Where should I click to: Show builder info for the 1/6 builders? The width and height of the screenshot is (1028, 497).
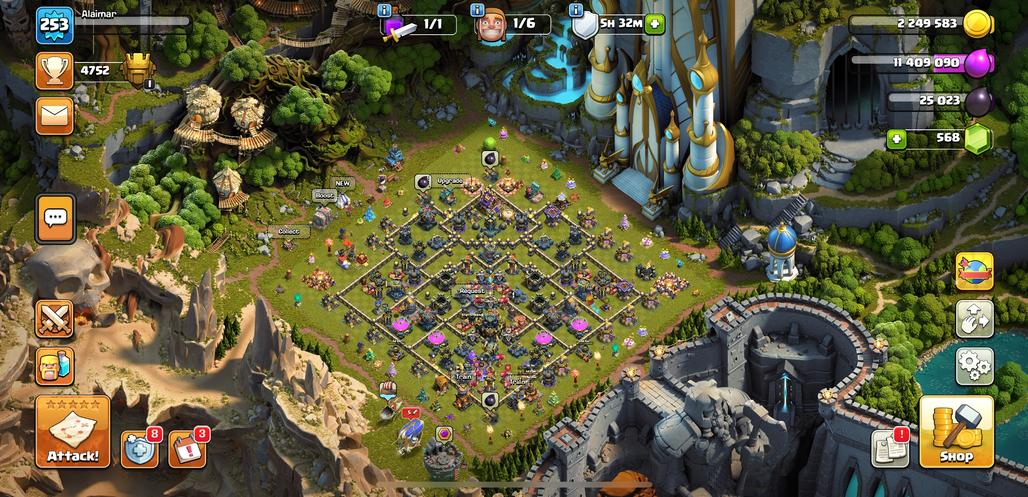coord(478,10)
